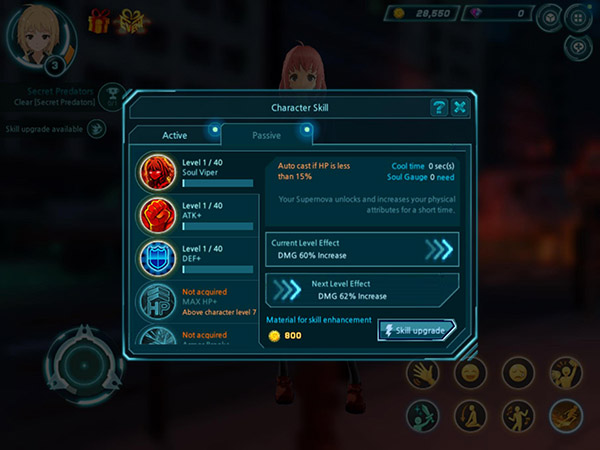Close the Character Skill window
Image resolution: width=600 pixels, height=450 pixels.
pyautogui.click(x=460, y=108)
